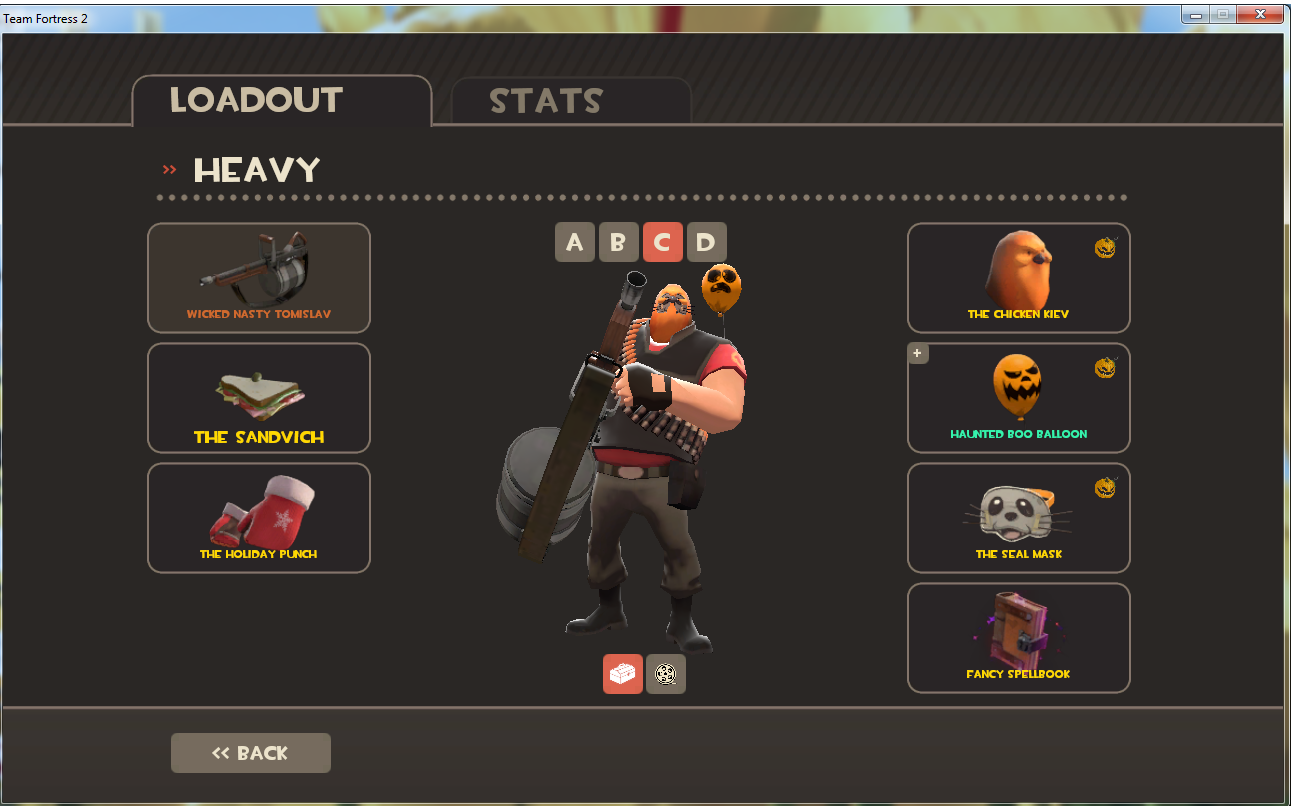Image resolution: width=1296 pixels, height=806 pixels.
Task: Click the pumpkin icon on the Haunted Boo Balloon
Action: pos(1106,368)
